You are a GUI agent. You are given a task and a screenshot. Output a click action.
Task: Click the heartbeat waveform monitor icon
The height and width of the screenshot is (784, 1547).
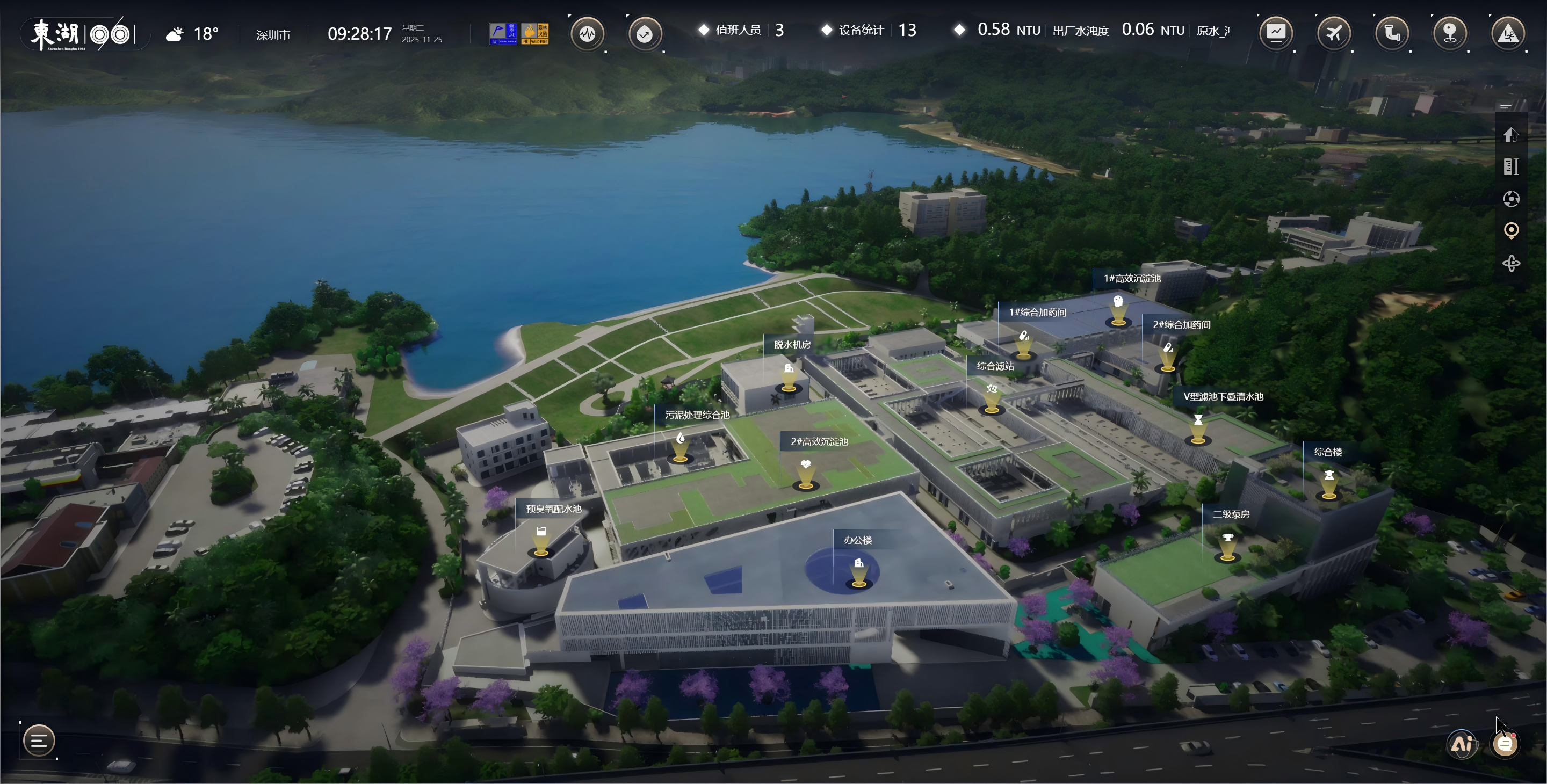point(587,34)
